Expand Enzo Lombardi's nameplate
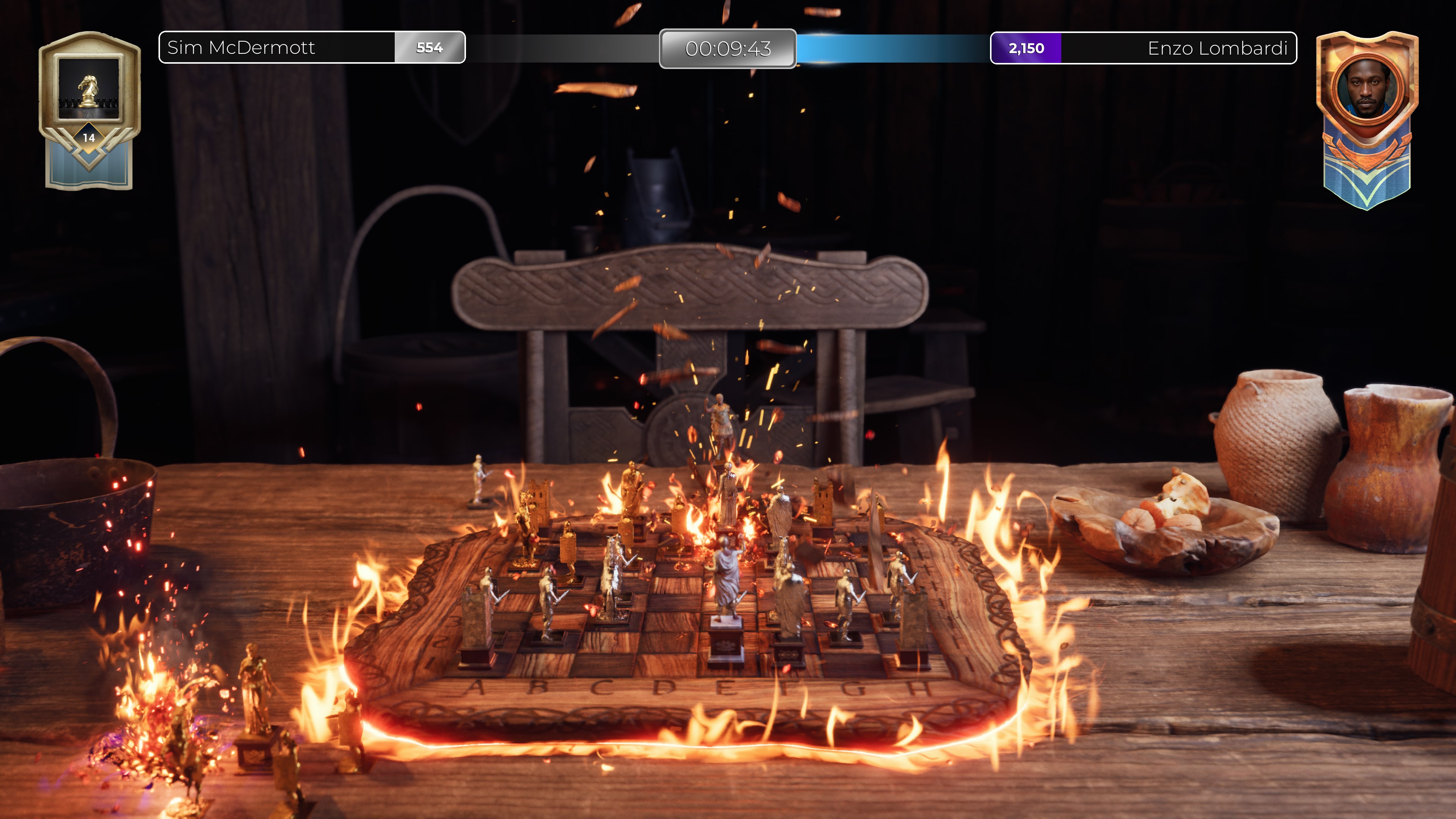The image size is (1456, 819). tap(1219, 49)
